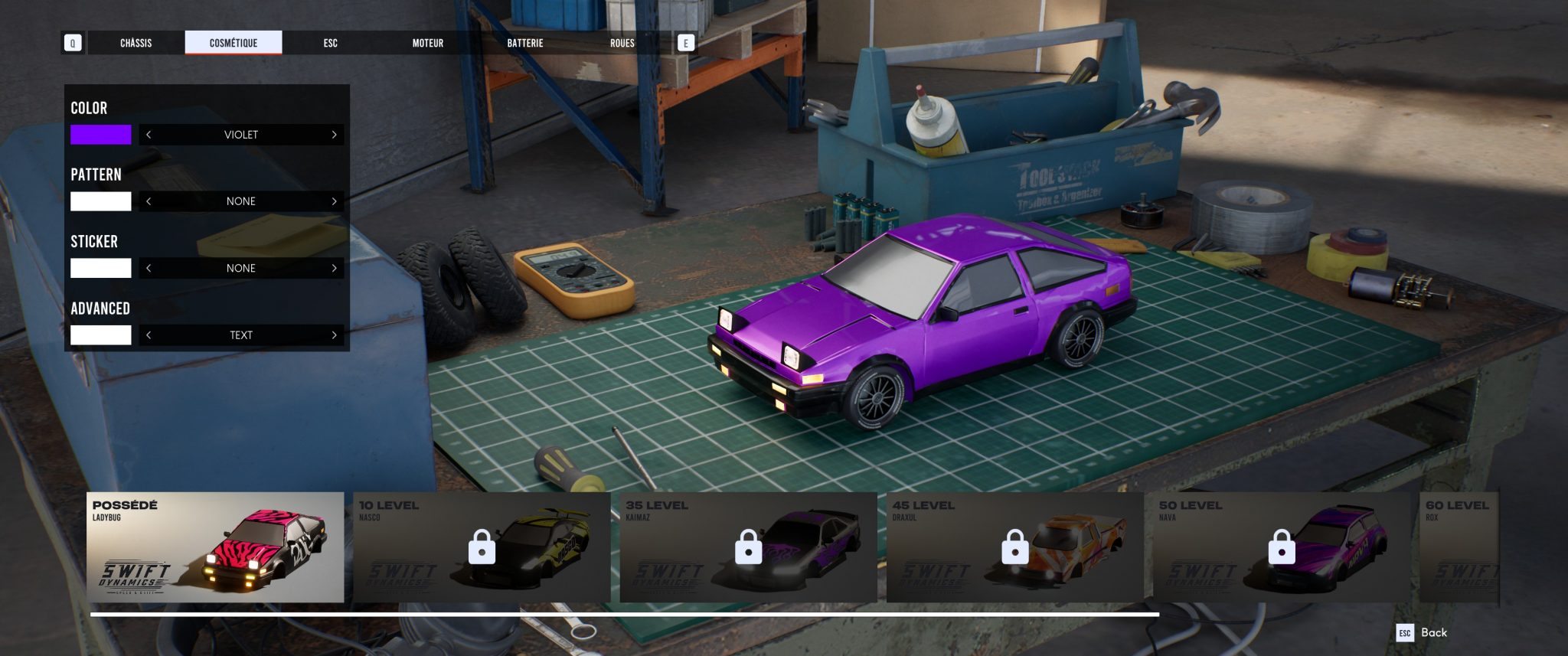Select the next Sticker option
This screenshot has height=656, width=1568.
click(x=334, y=268)
